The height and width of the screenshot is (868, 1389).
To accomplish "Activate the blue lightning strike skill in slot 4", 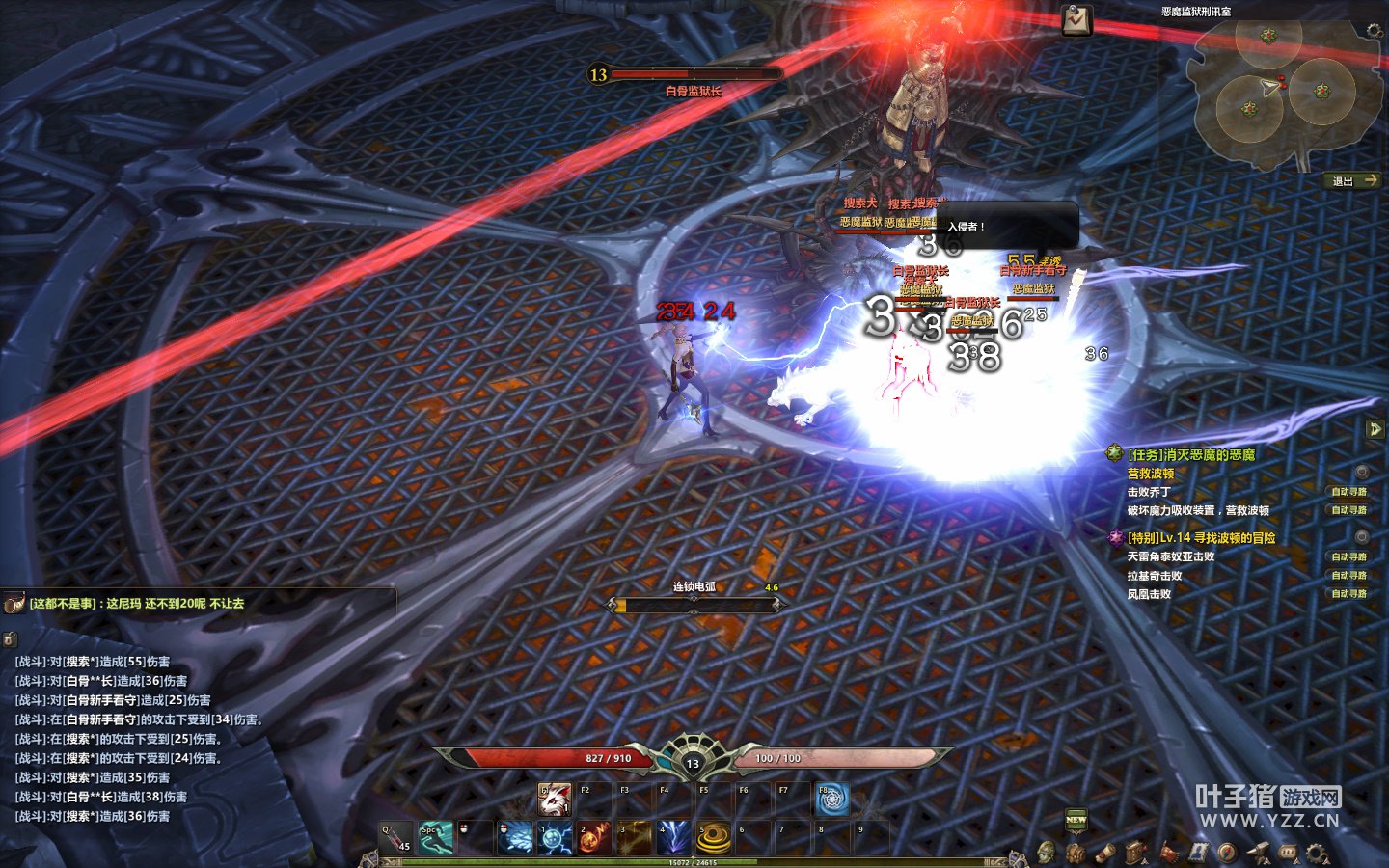I will click(673, 837).
